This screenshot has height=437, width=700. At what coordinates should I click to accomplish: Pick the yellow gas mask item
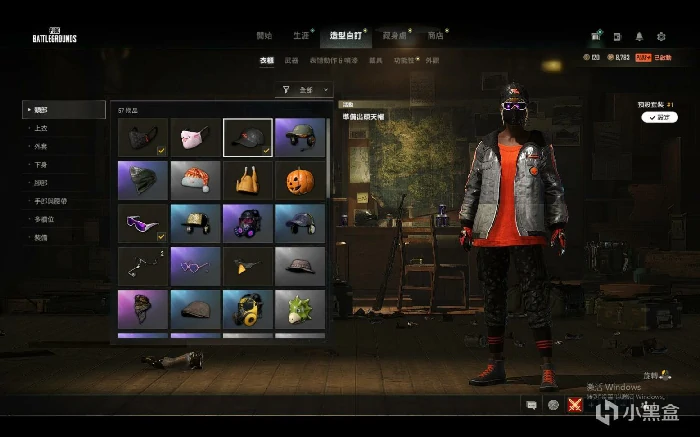pos(248,310)
